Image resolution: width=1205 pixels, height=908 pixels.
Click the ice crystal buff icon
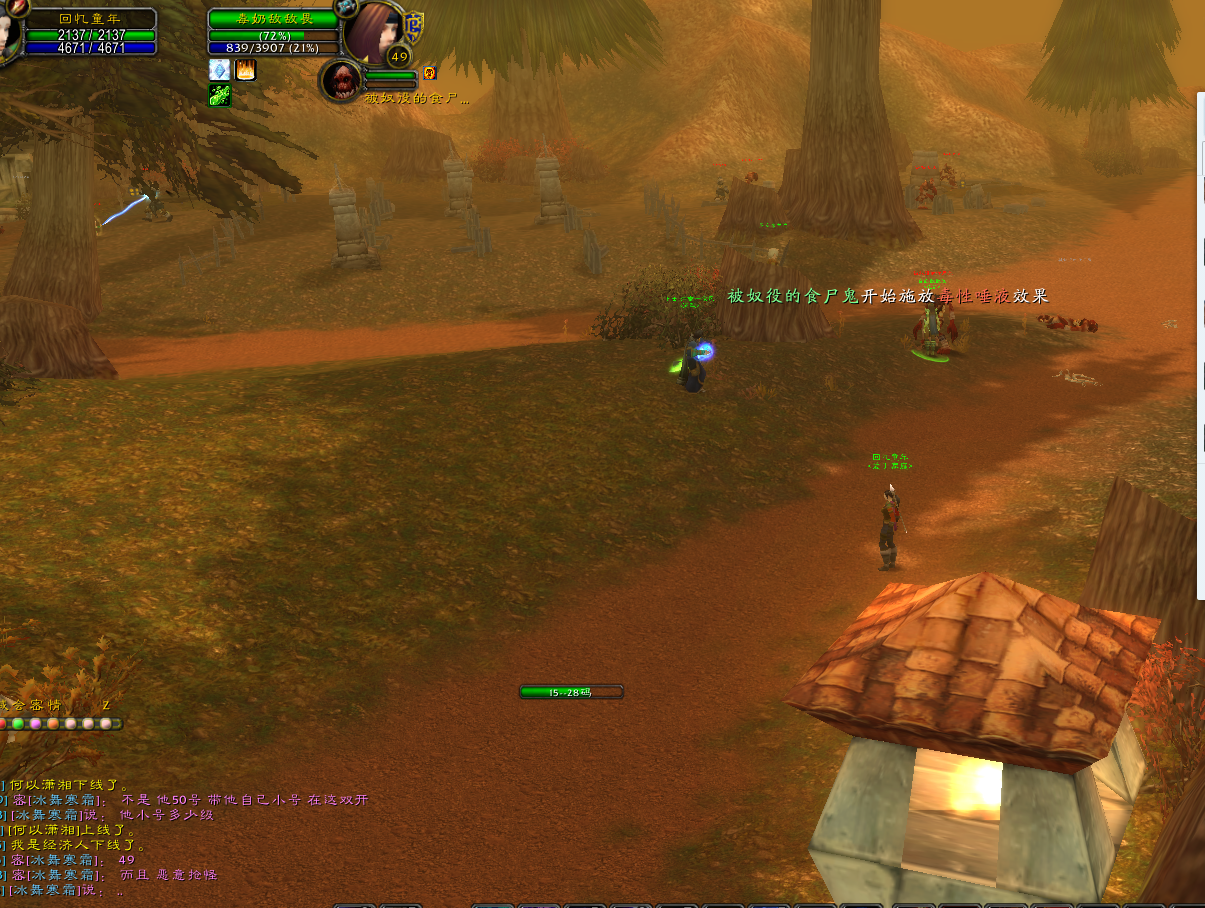point(219,69)
